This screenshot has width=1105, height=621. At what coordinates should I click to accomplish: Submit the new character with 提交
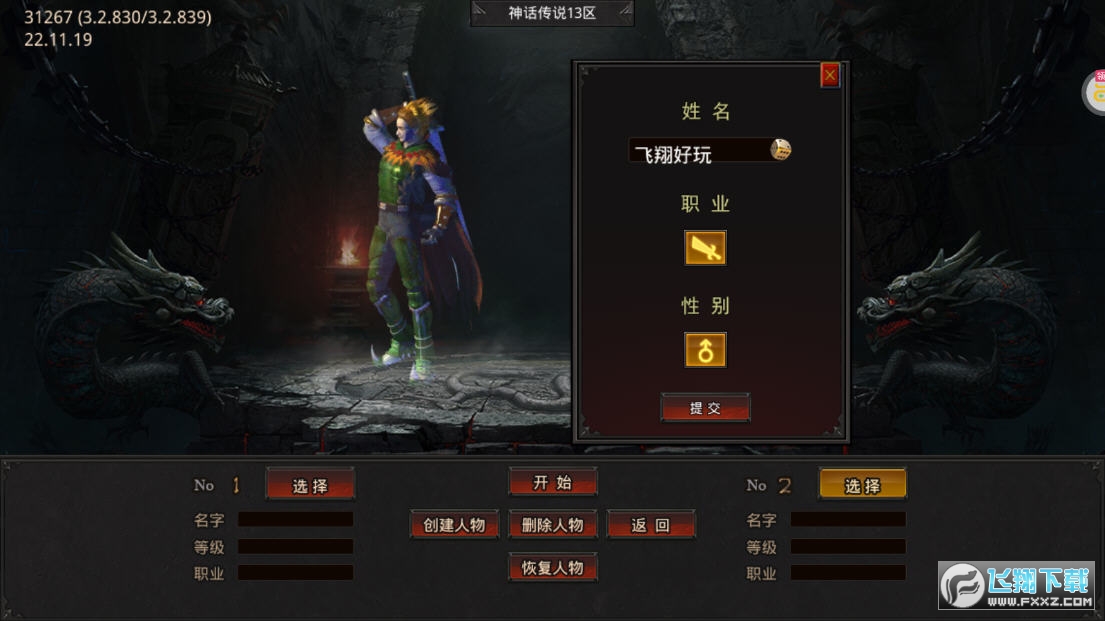pyautogui.click(x=705, y=408)
